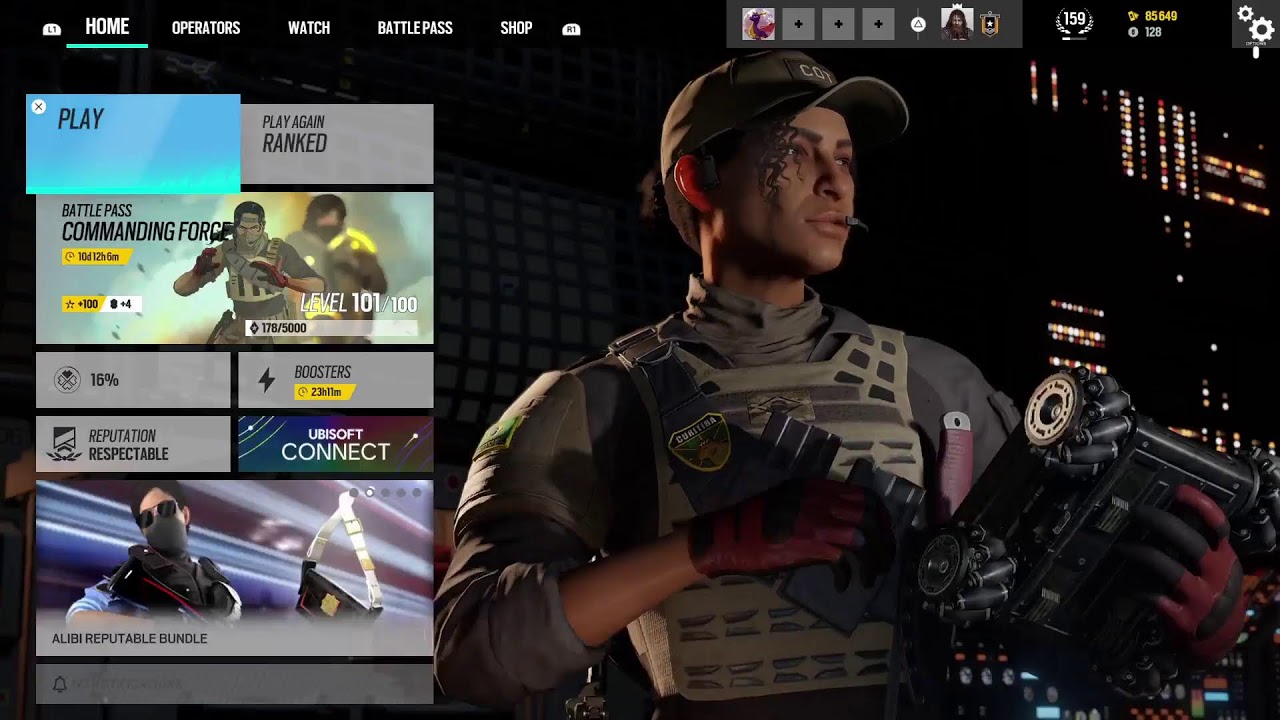Image resolution: width=1280 pixels, height=720 pixels.
Task: Open the Commanding Force battle pass banner
Action: tap(235, 268)
